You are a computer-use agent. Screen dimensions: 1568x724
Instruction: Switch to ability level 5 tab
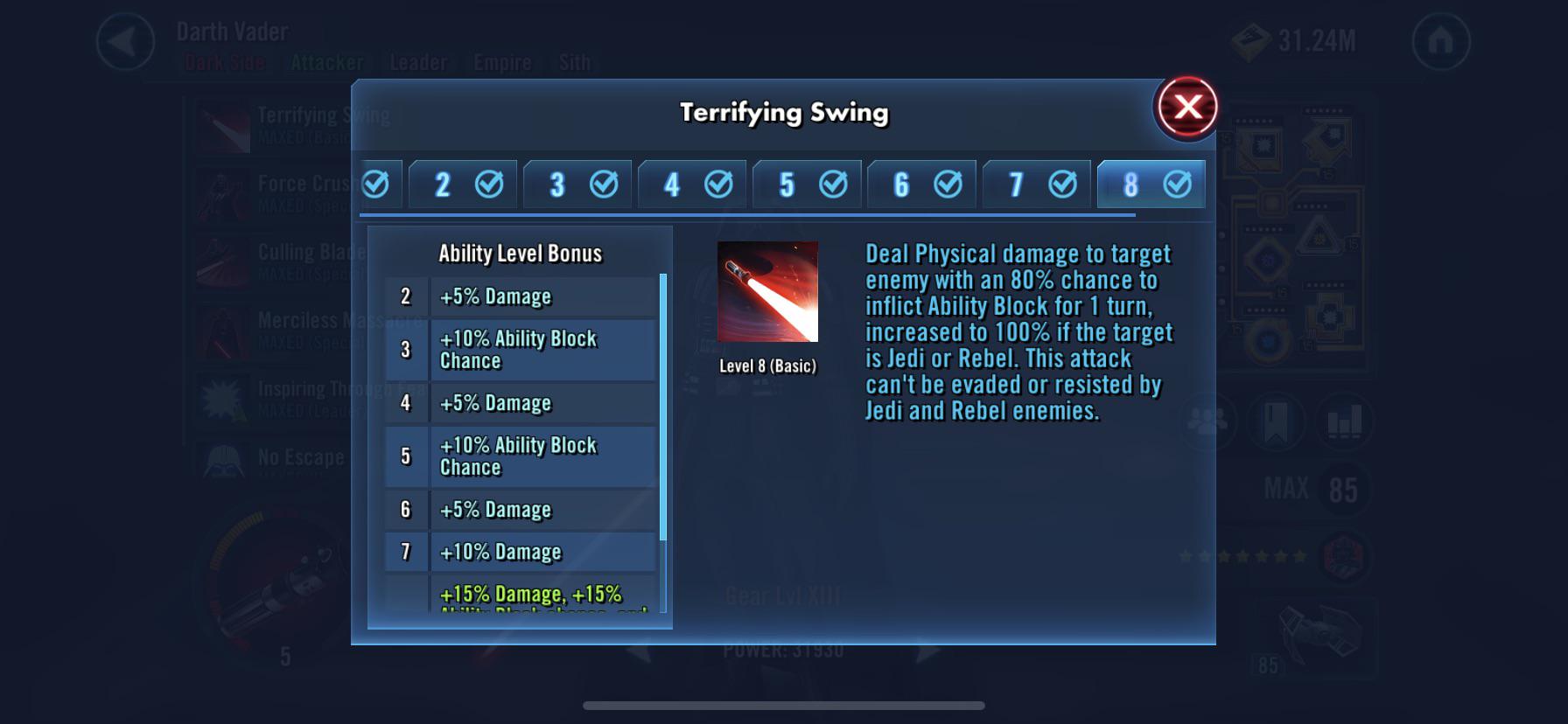coord(807,184)
